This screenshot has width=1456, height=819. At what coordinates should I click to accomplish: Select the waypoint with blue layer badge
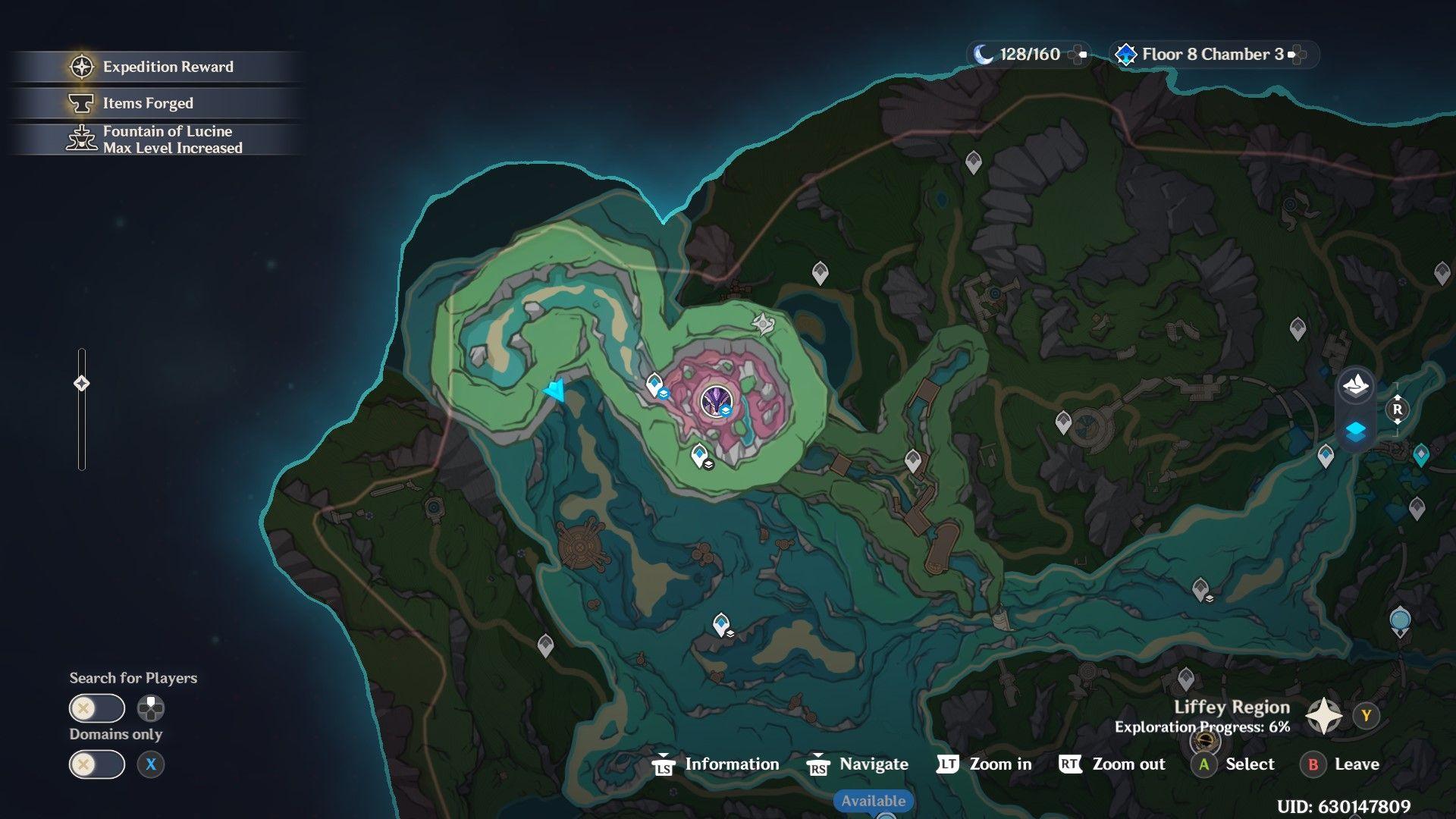click(x=655, y=385)
